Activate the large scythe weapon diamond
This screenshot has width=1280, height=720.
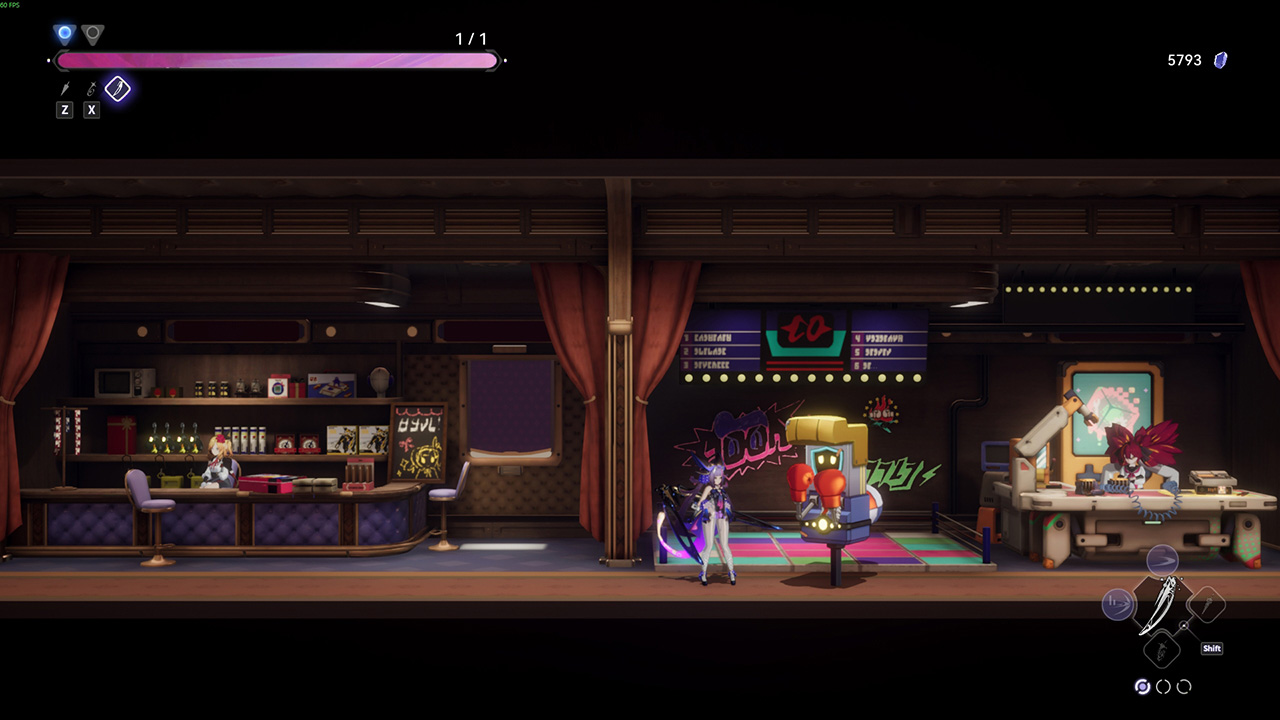pyautogui.click(x=1162, y=606)
